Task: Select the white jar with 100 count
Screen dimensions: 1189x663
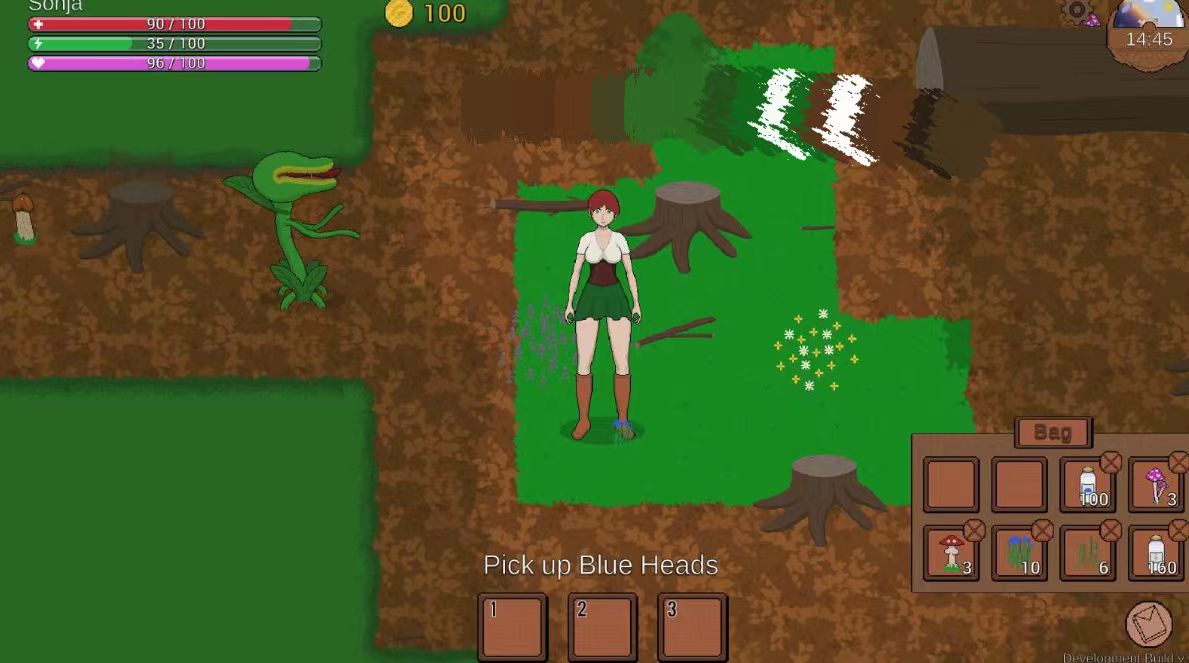Action: pos(1087,485)
